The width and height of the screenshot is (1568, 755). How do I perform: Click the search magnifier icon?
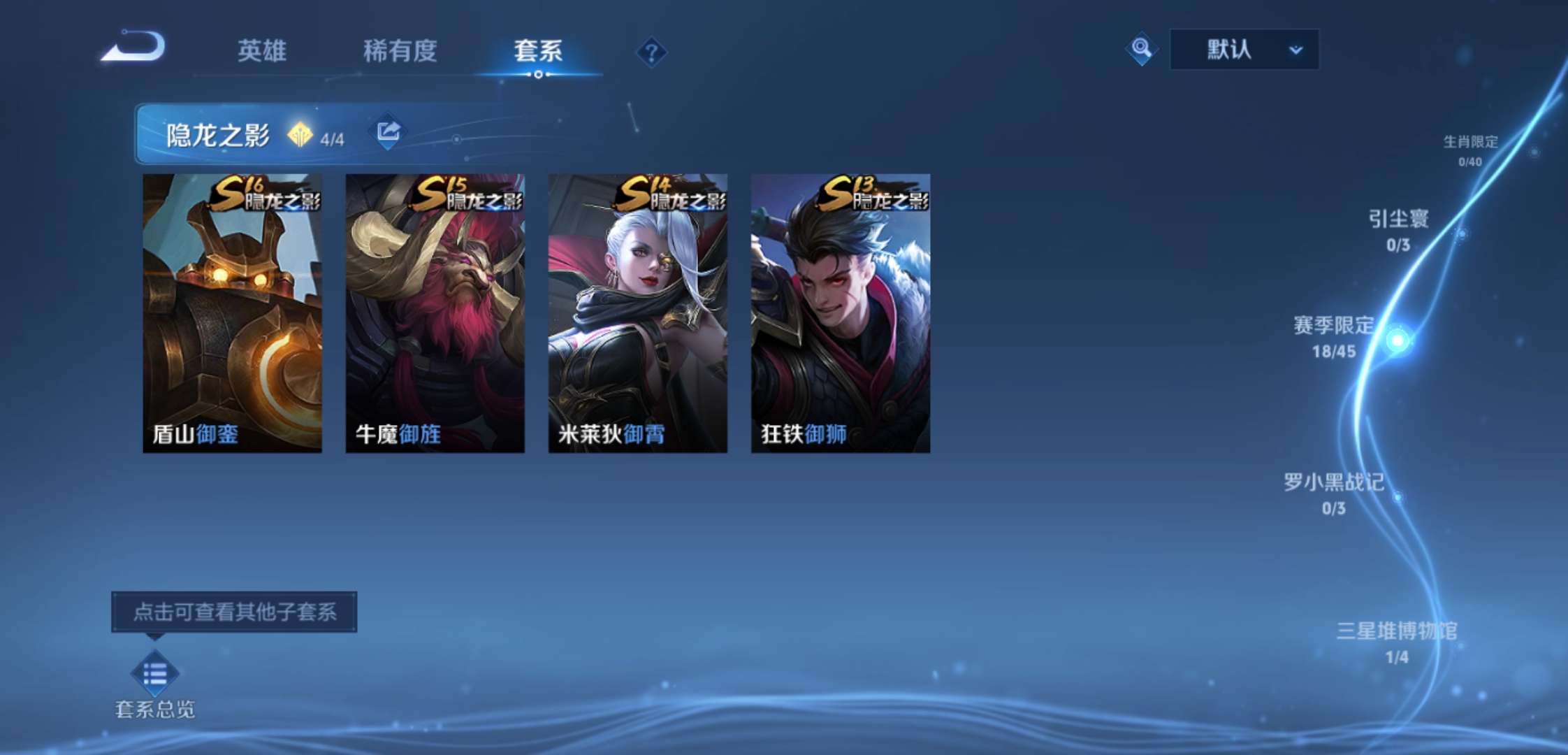click(1141, 50)
